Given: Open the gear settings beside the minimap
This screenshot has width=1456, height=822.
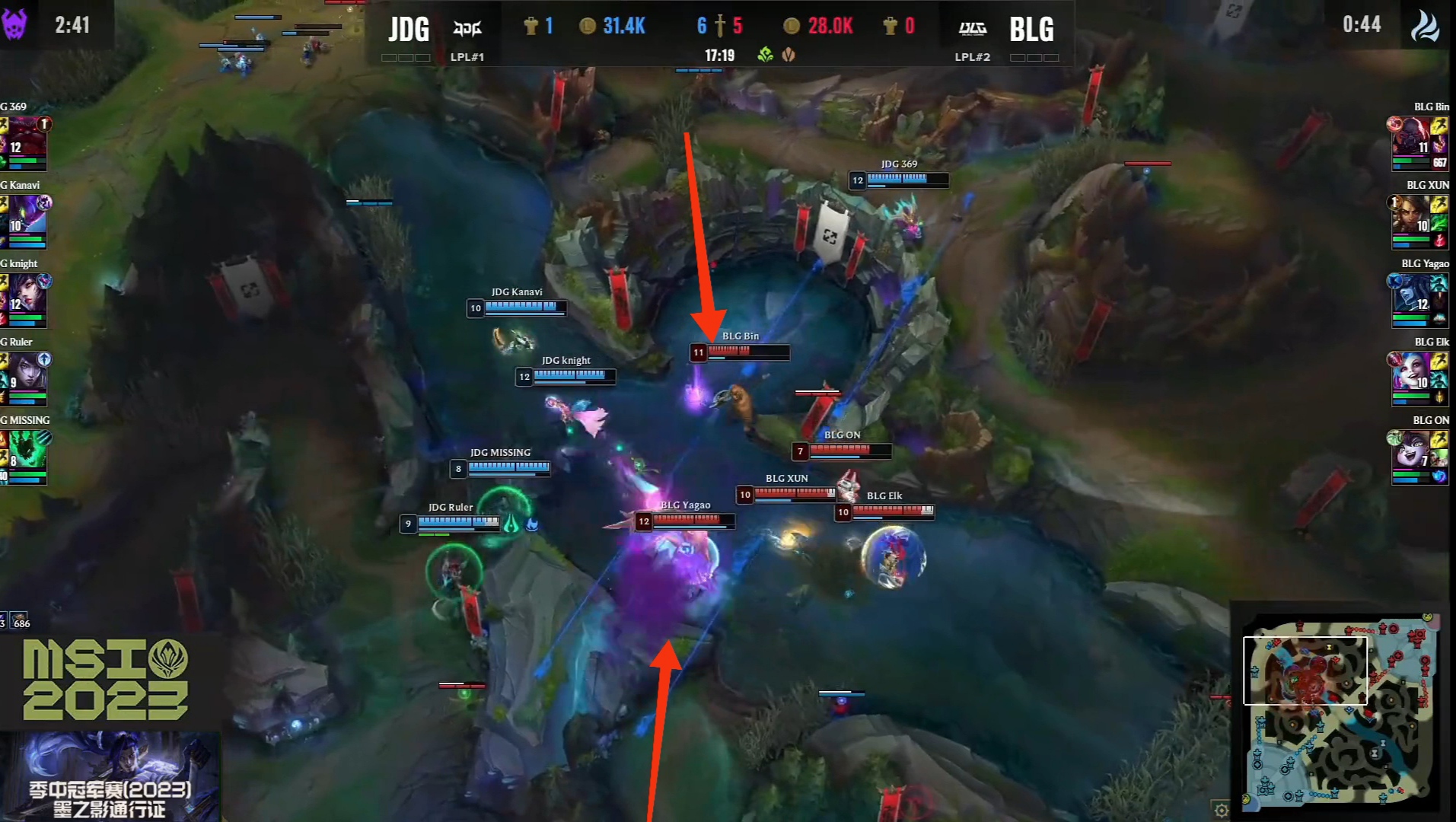Looking at the screenshot, I should (x=1221, y=810).
